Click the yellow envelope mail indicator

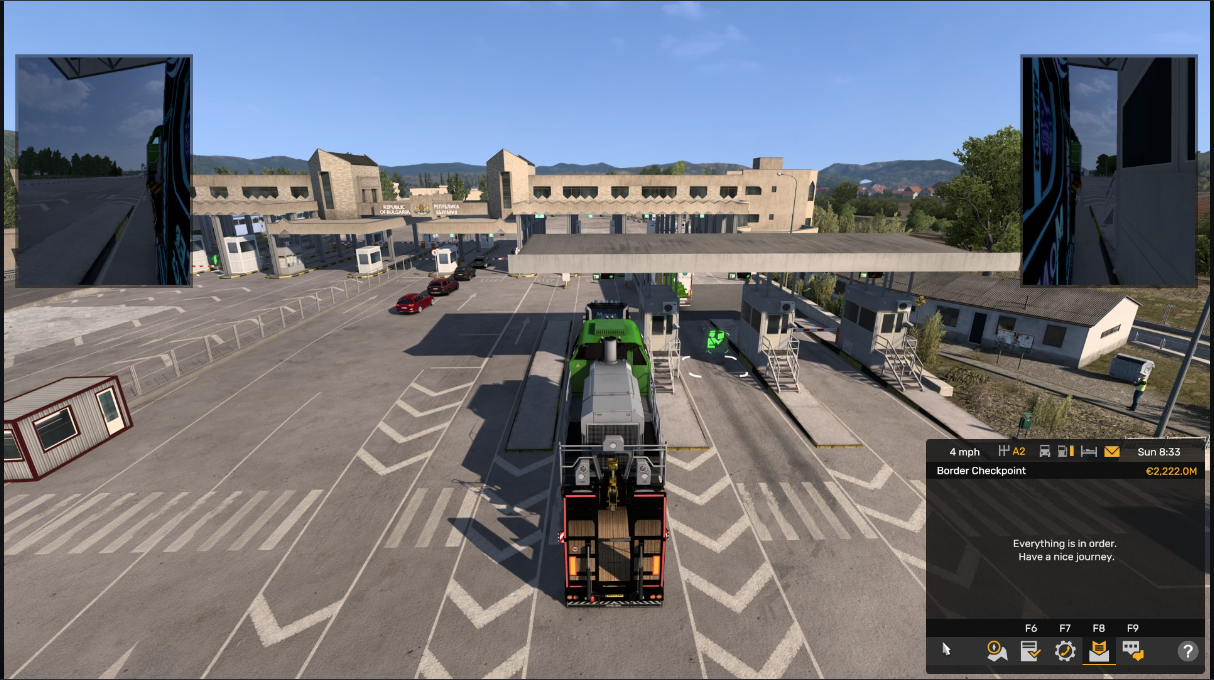tap(1112, 451)
